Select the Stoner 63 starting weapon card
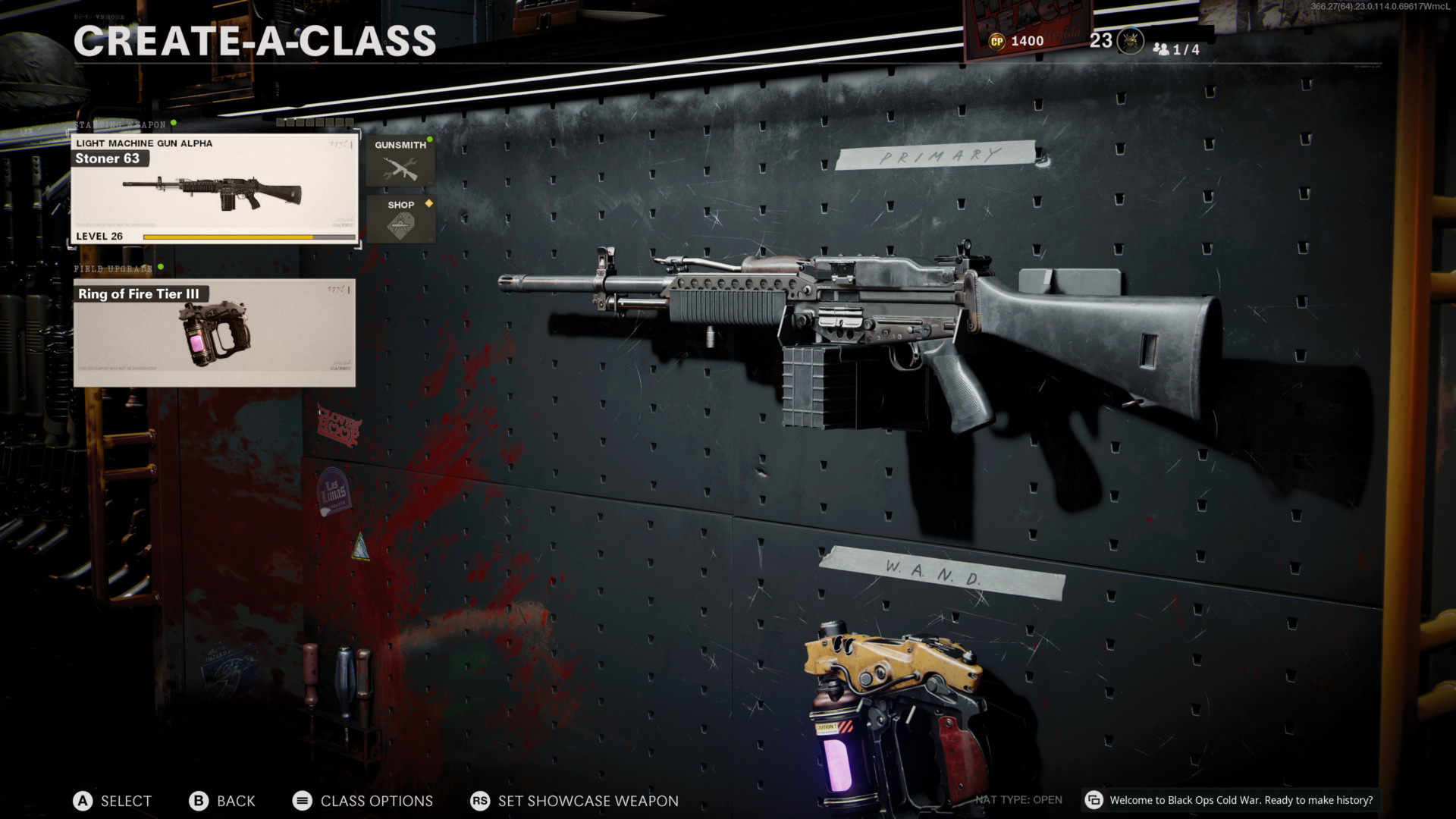This screenshot has width=1456, height=819. [214, 190]
